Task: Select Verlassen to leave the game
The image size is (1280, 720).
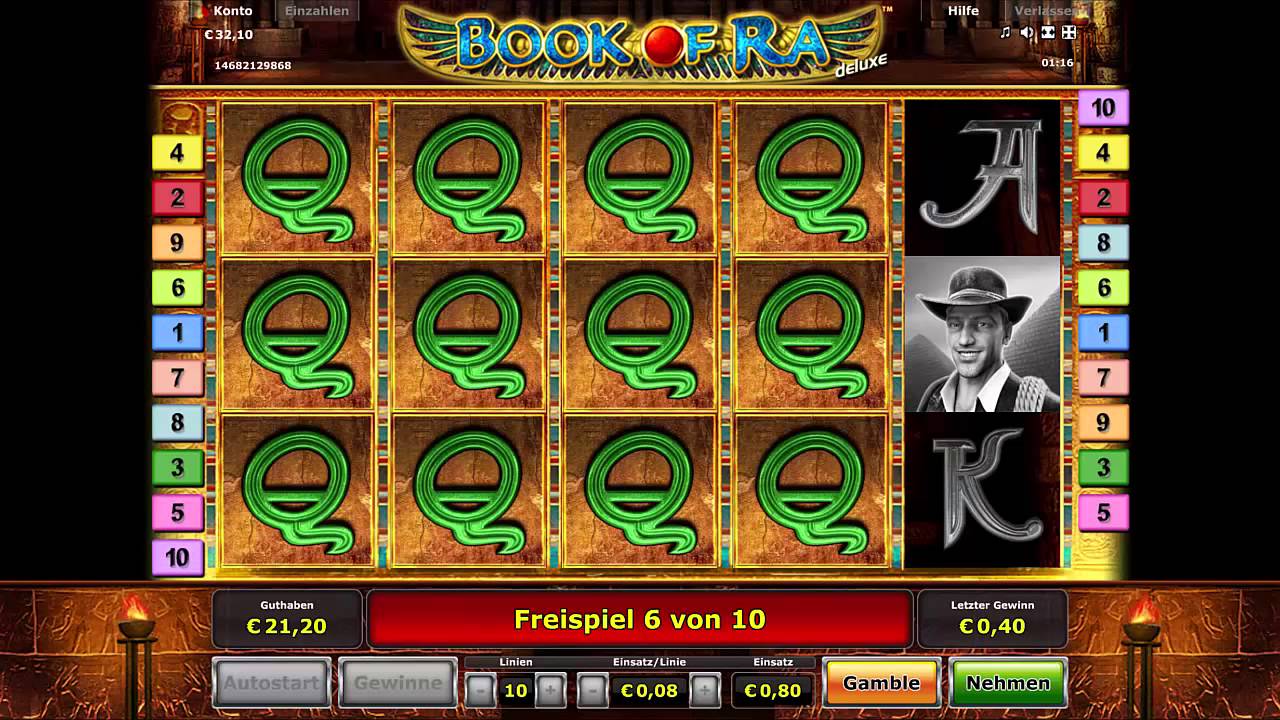Action: pos(1046,11)
